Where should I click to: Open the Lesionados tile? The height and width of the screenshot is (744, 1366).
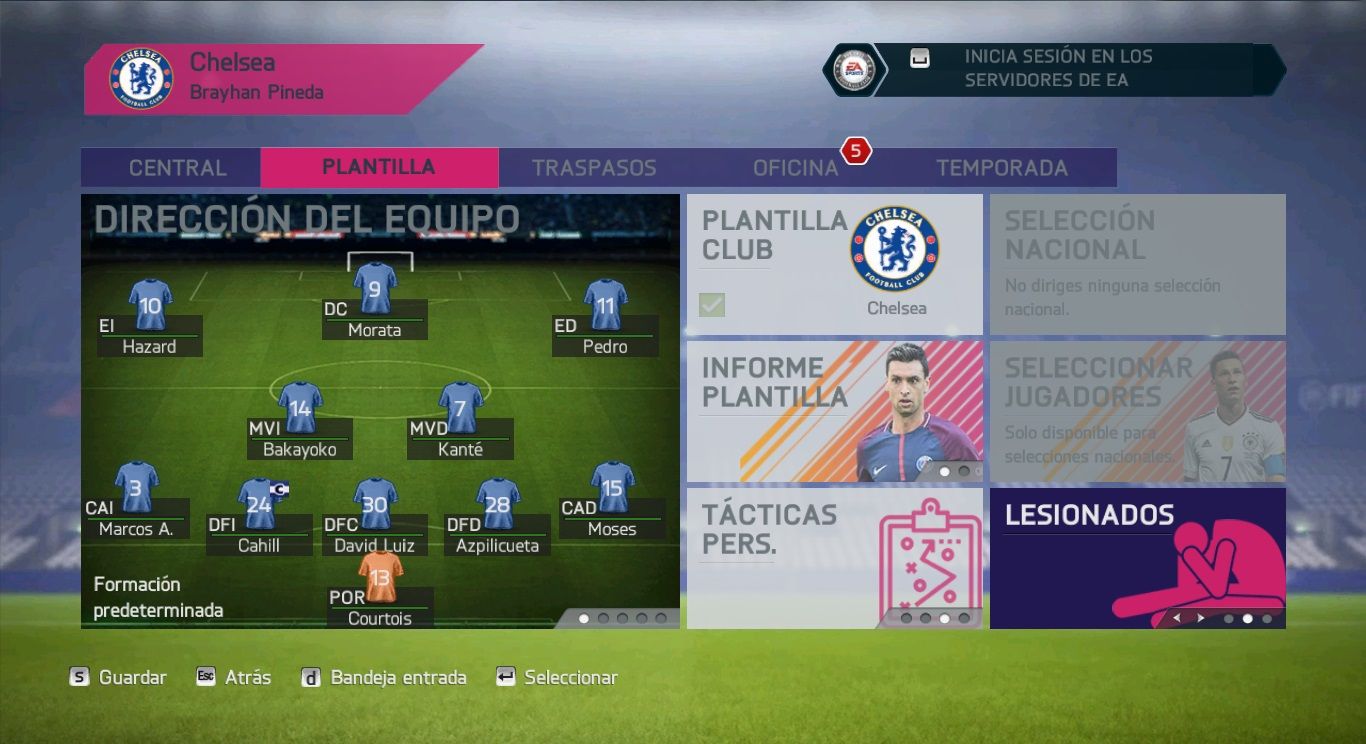tap(1137, 557)
